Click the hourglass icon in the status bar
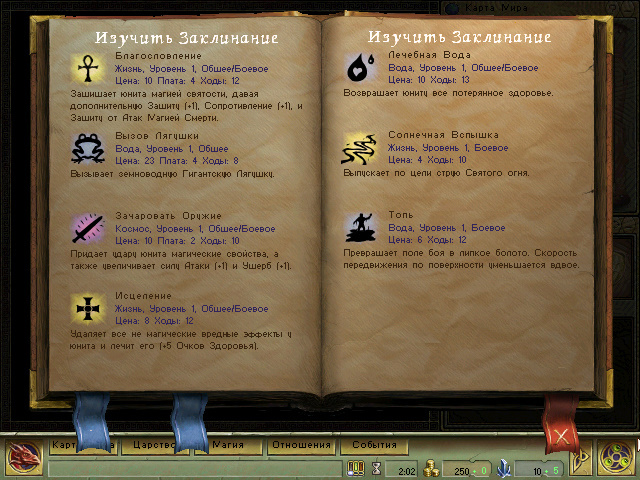Viewport: 640px width, 480px height. [x=377, y=468]
